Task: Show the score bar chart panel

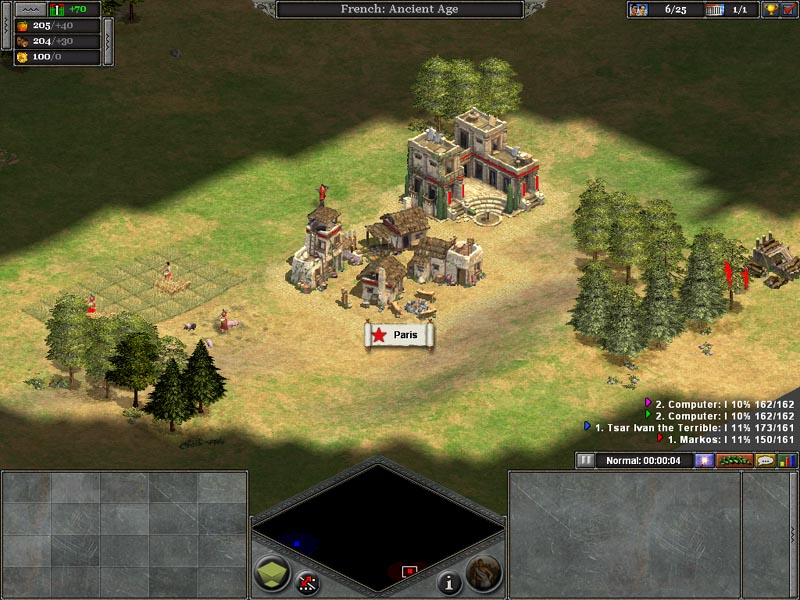Action: coord(789,461)
